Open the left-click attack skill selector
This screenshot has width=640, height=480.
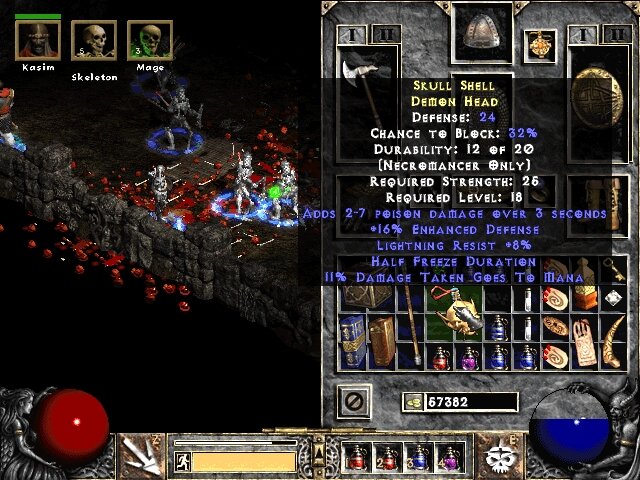tap(138, 455)
